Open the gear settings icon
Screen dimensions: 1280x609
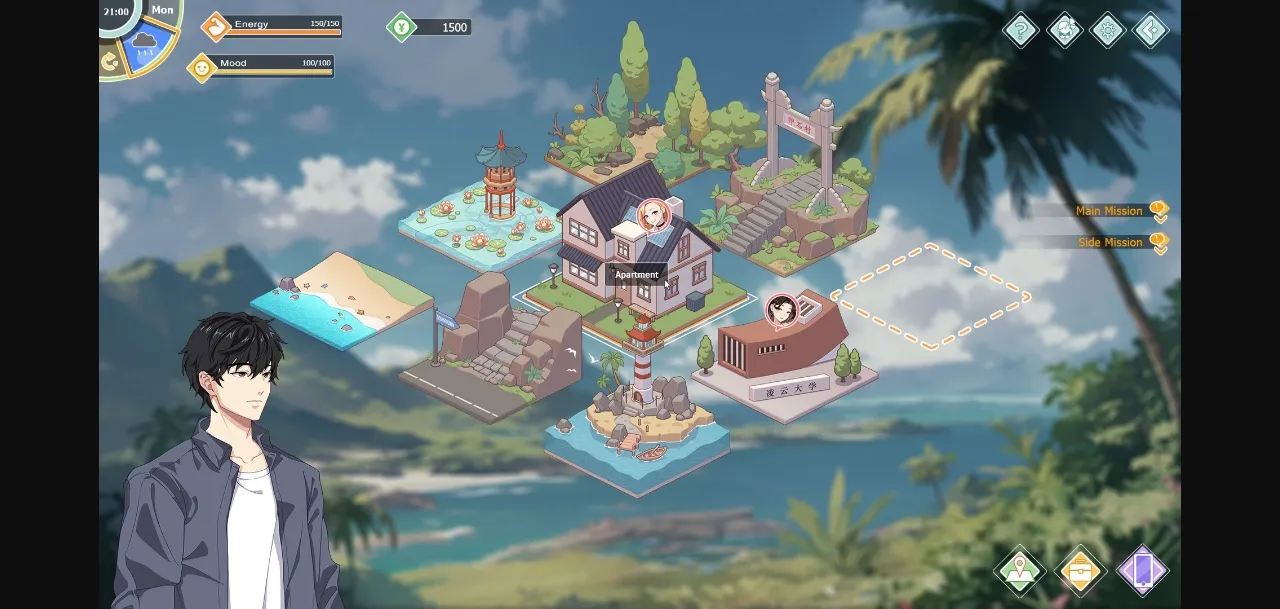click(x=1108, y=30)
